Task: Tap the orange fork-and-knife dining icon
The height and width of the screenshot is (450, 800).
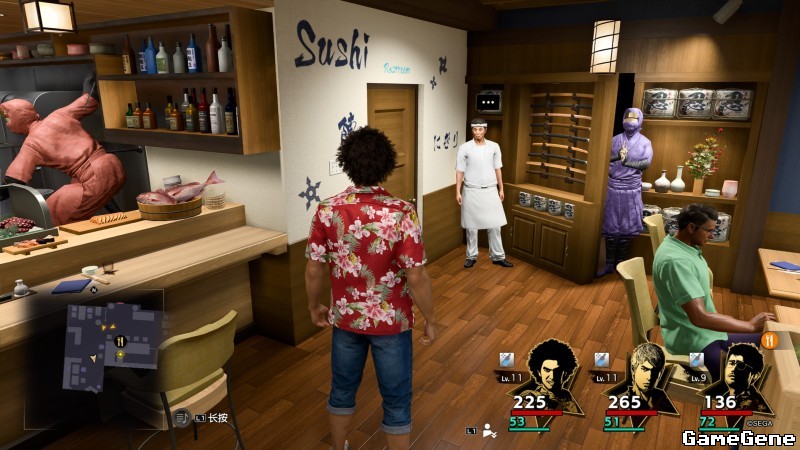Action: (770, 340)
